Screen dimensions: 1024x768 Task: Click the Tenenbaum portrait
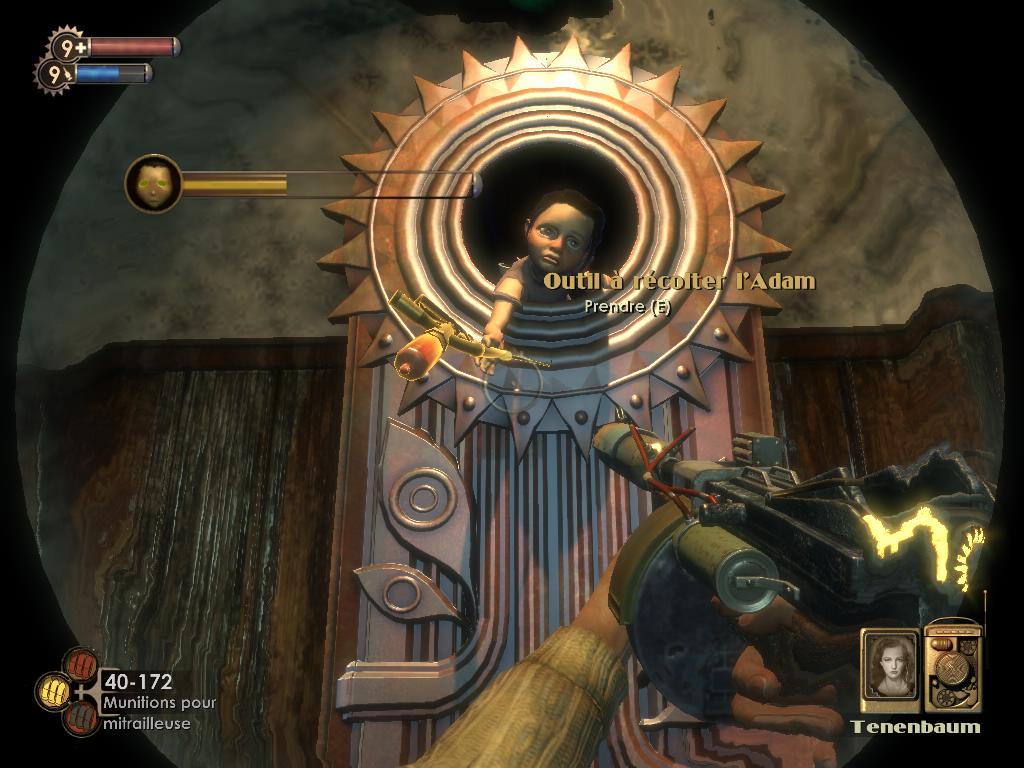pos(890,662)
